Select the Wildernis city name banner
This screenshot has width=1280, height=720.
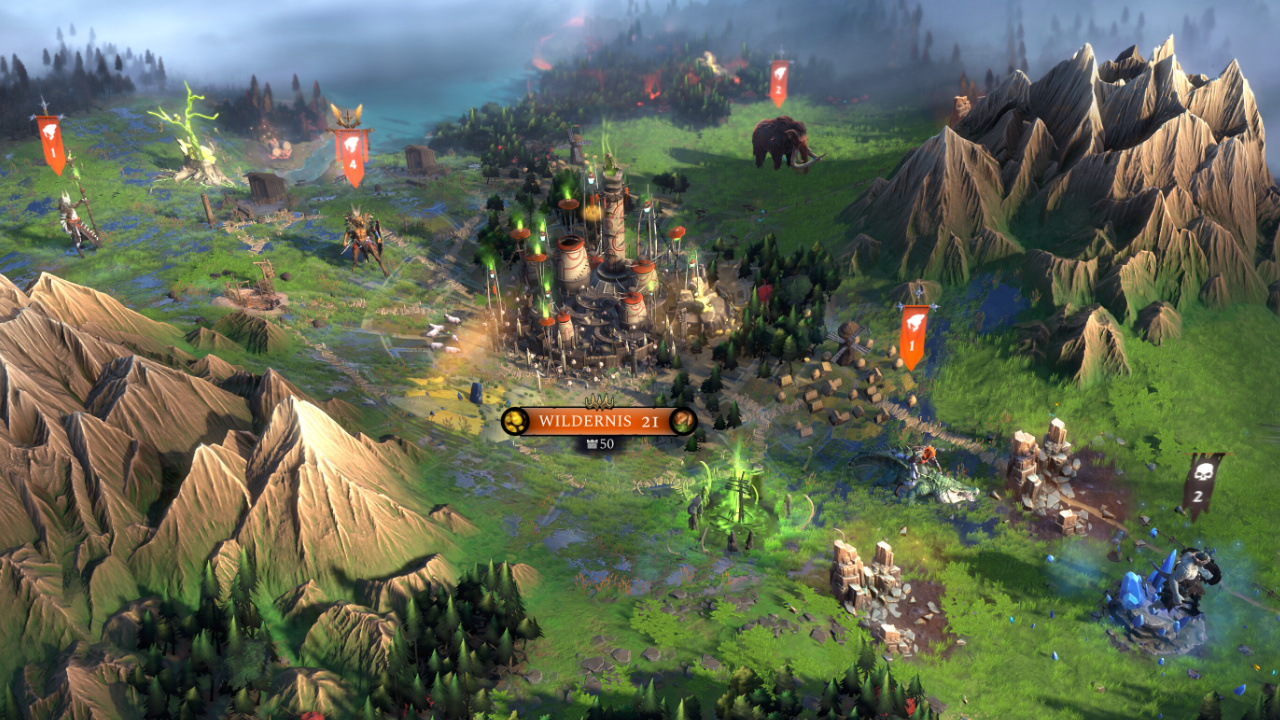click(598, 421)
